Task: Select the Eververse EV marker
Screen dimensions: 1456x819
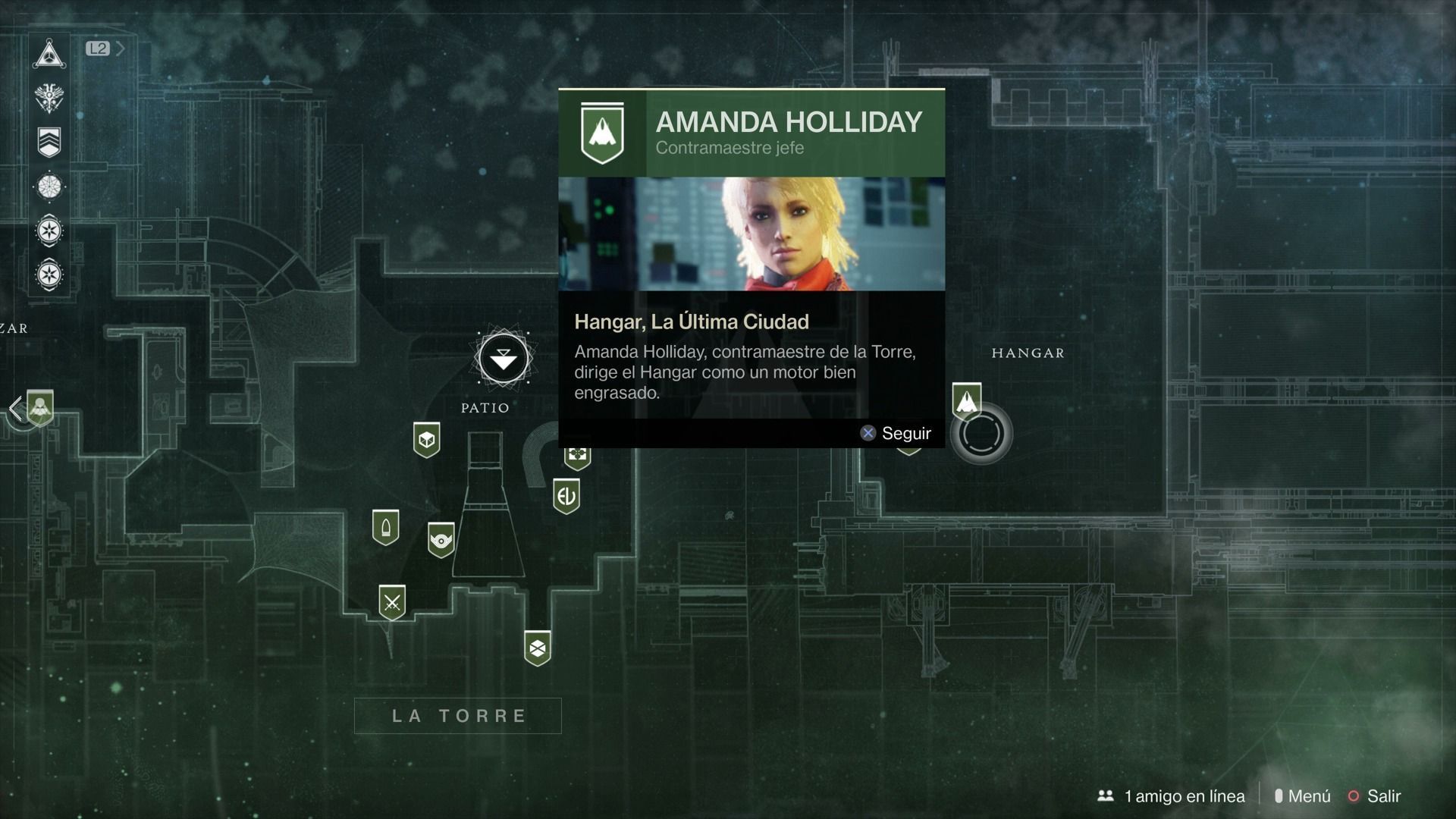Action: click(566, 497)
